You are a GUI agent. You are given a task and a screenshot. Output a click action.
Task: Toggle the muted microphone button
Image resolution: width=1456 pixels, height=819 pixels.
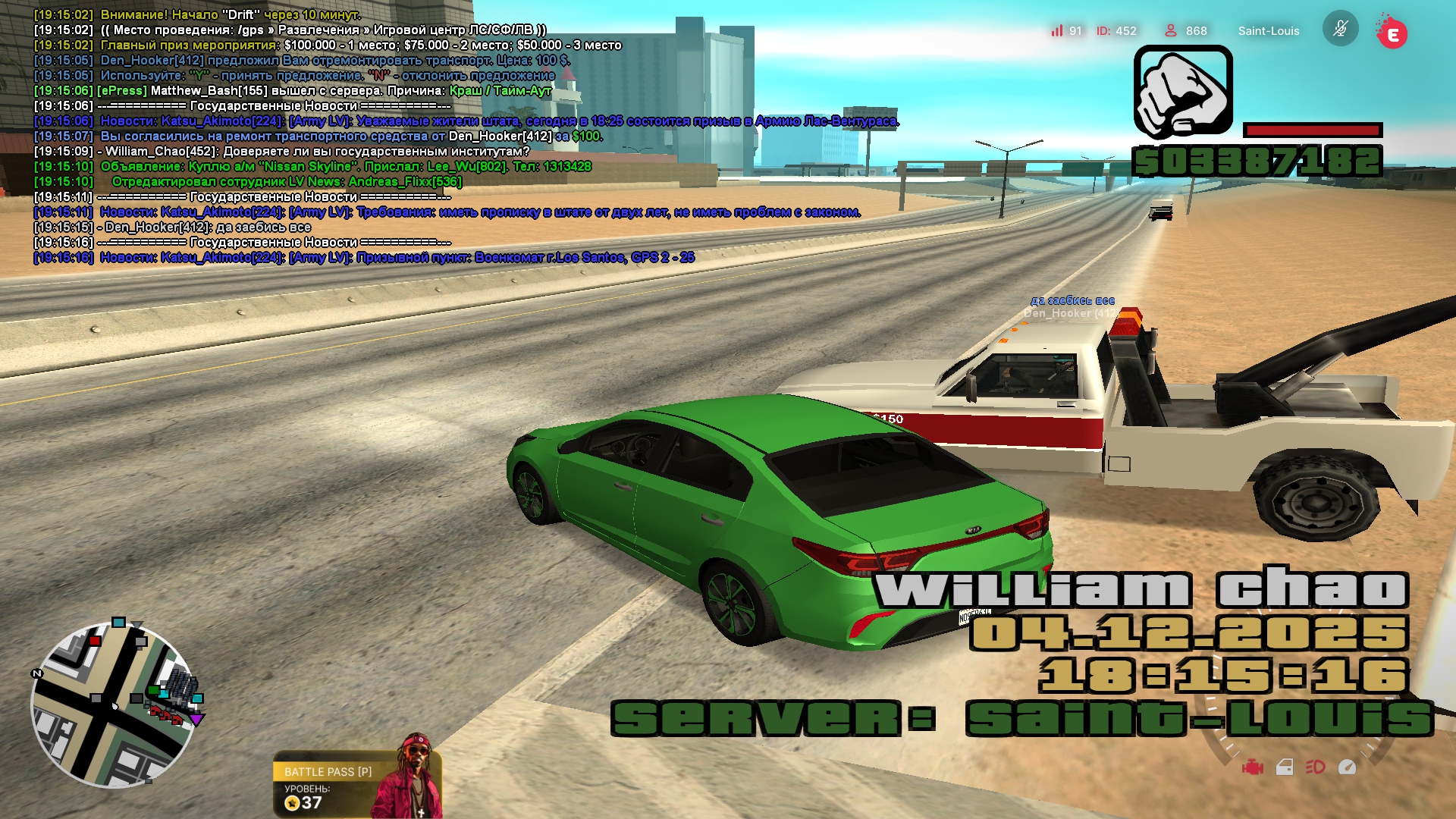1340,30
